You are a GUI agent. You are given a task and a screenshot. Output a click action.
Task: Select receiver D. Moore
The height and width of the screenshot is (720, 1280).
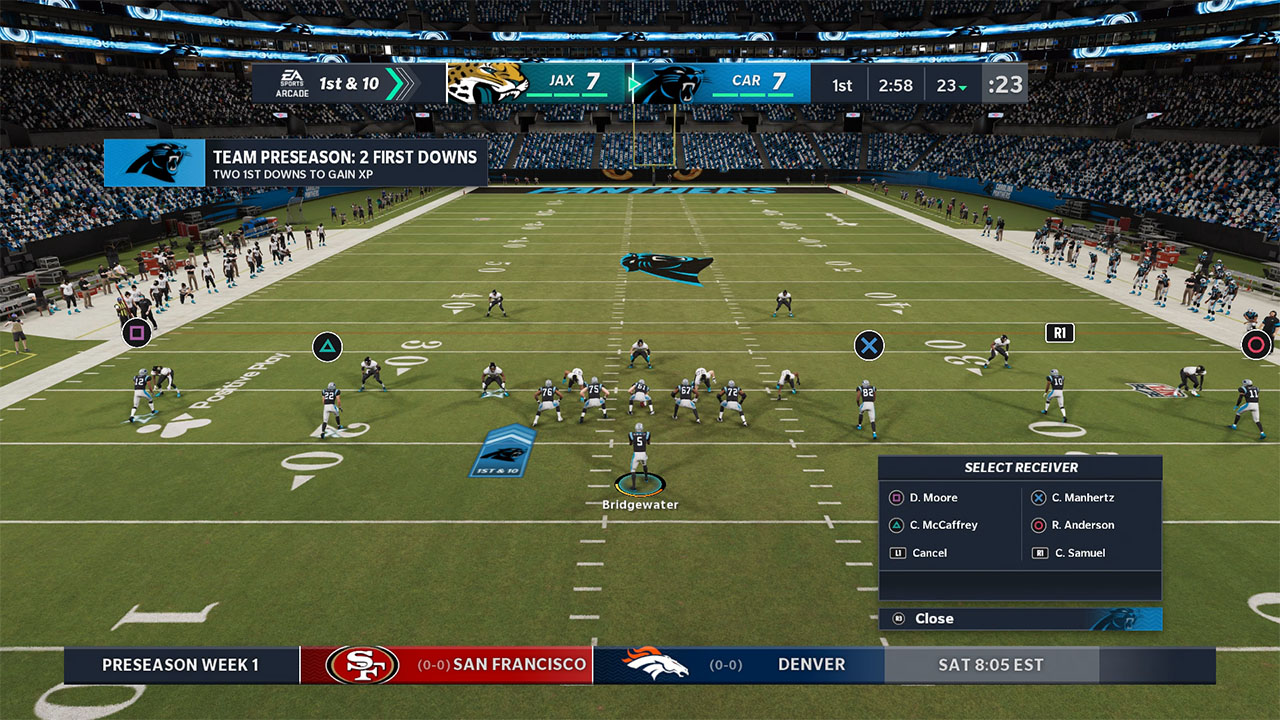point(932,498)
